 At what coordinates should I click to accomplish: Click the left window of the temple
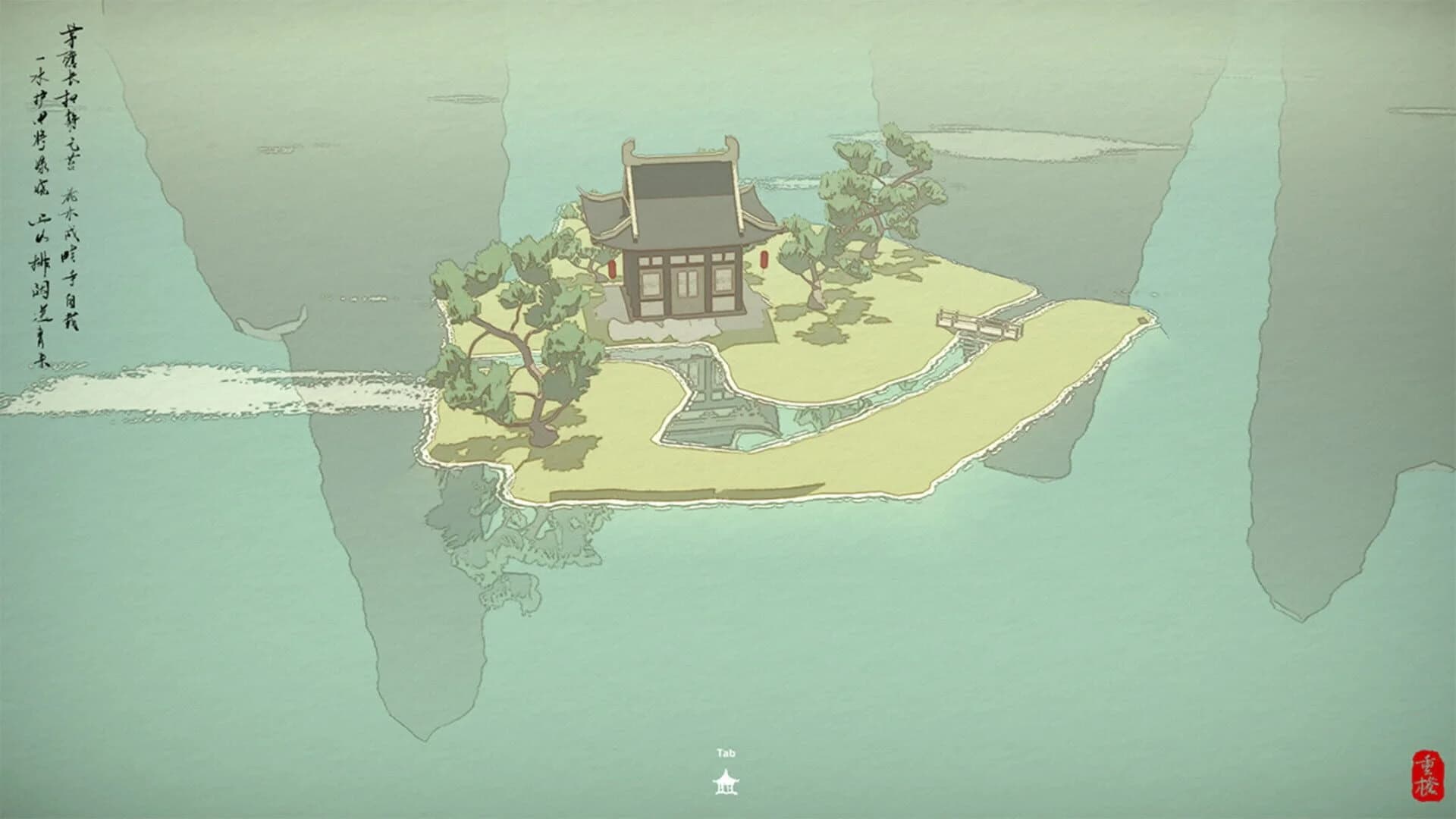point(651,285)
